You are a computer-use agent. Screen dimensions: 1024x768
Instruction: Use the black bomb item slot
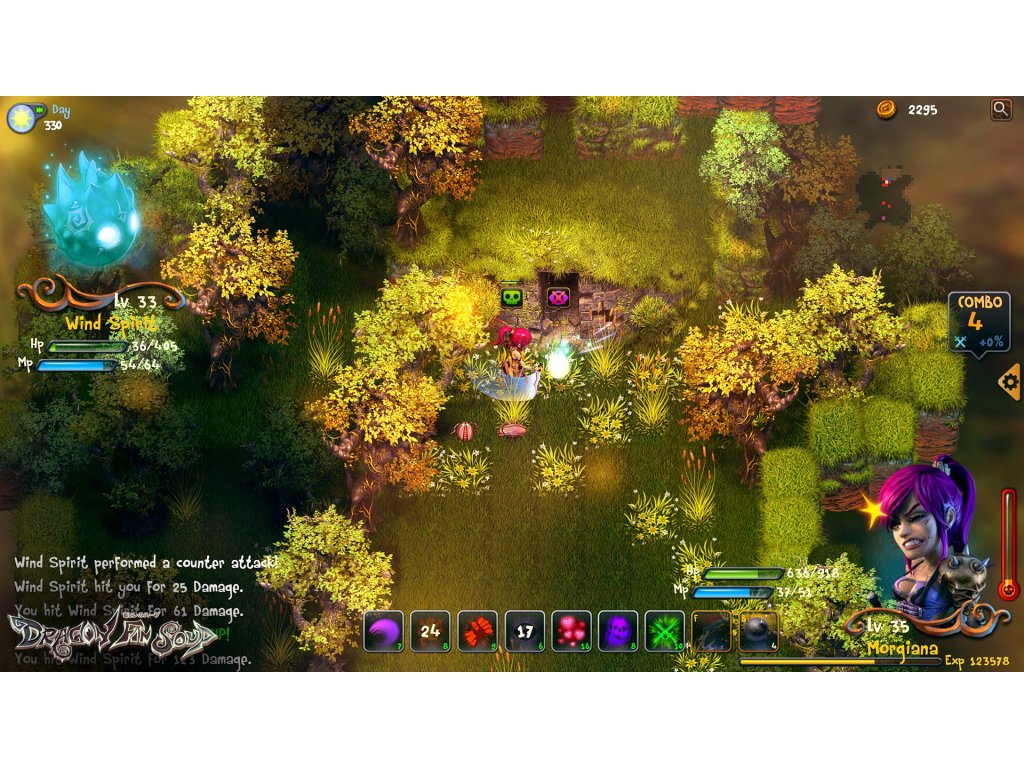[x=758, y=631]
